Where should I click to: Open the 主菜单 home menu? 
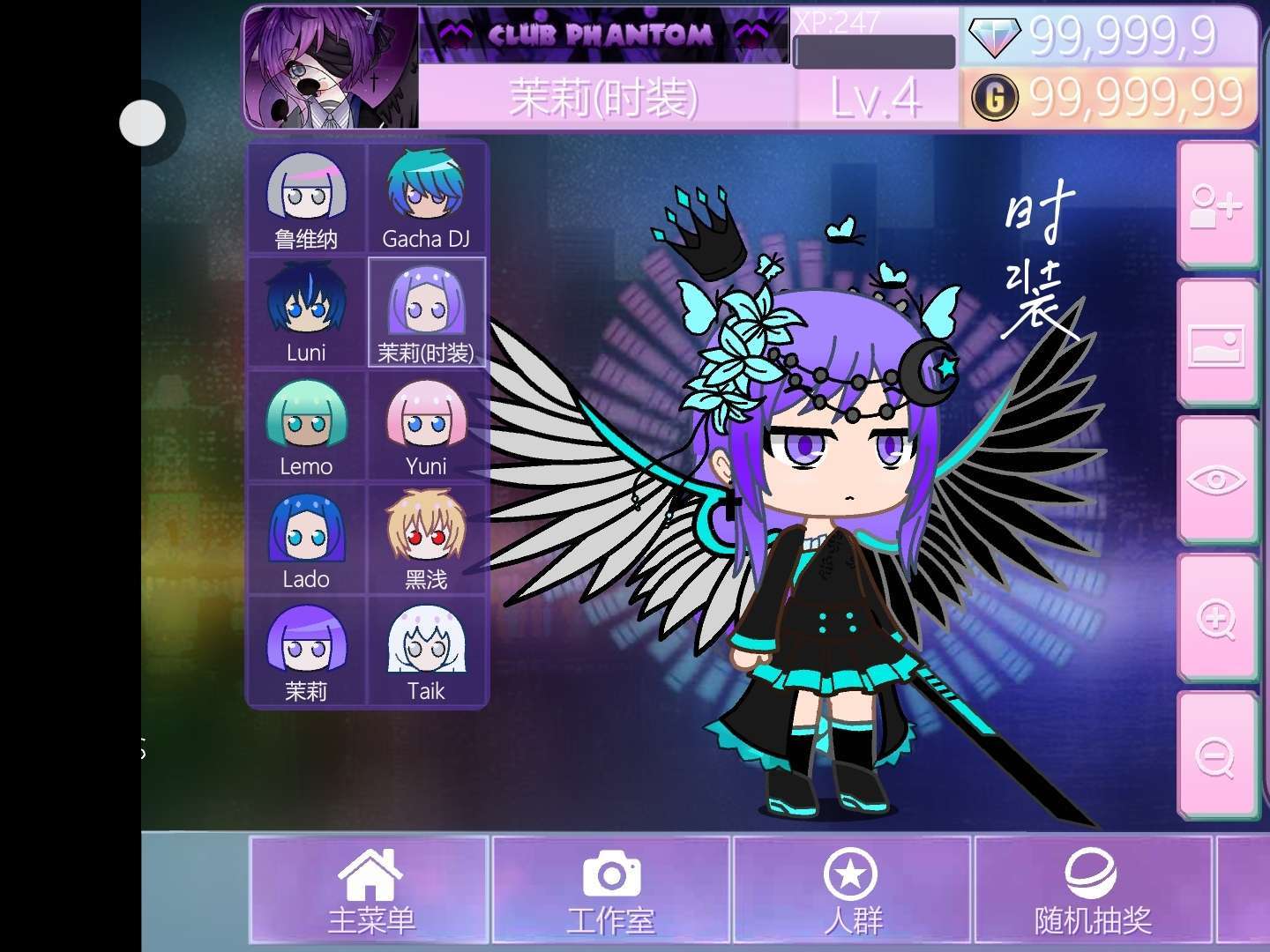[x=370, y=889]
